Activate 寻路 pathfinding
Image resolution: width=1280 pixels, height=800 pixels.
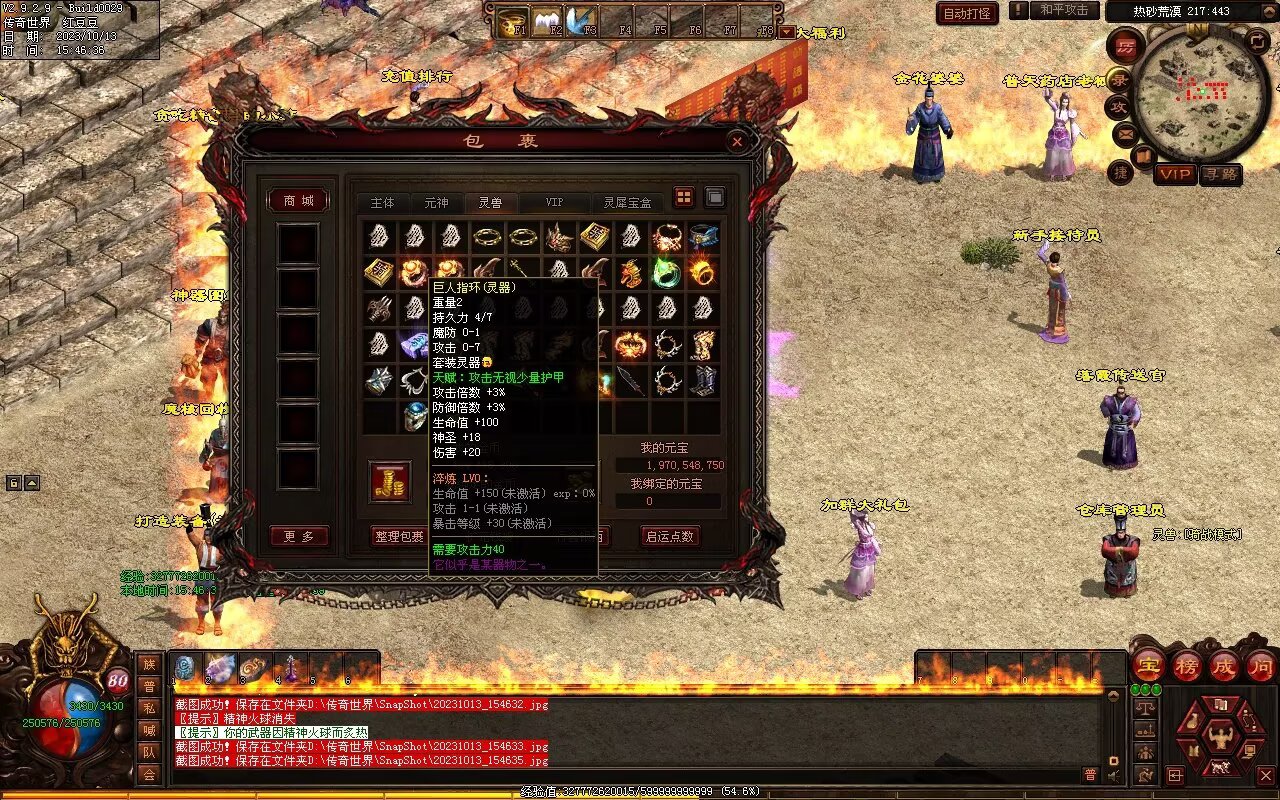click(1220, 174)
